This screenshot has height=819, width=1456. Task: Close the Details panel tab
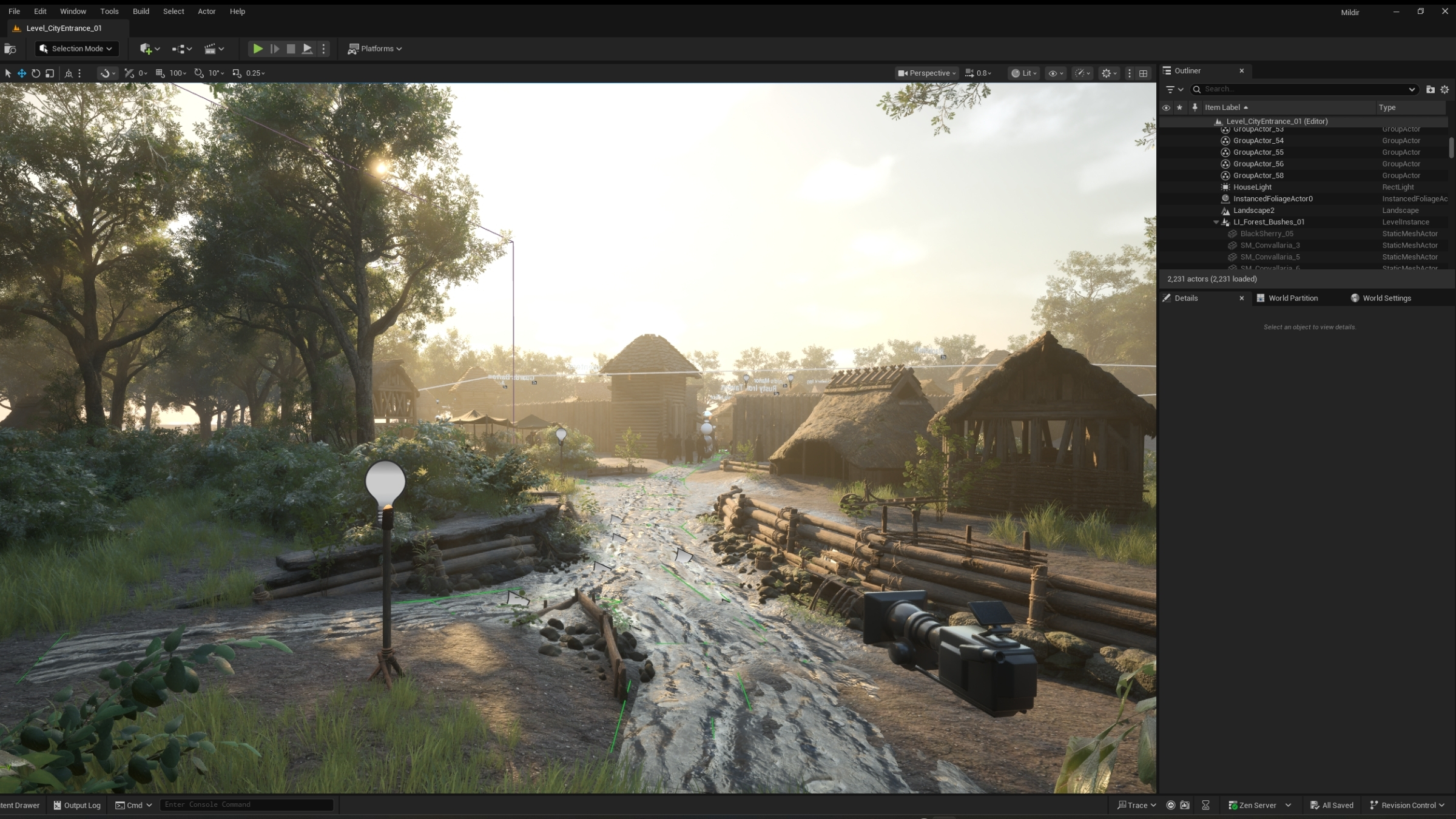tap(1241, 298)
